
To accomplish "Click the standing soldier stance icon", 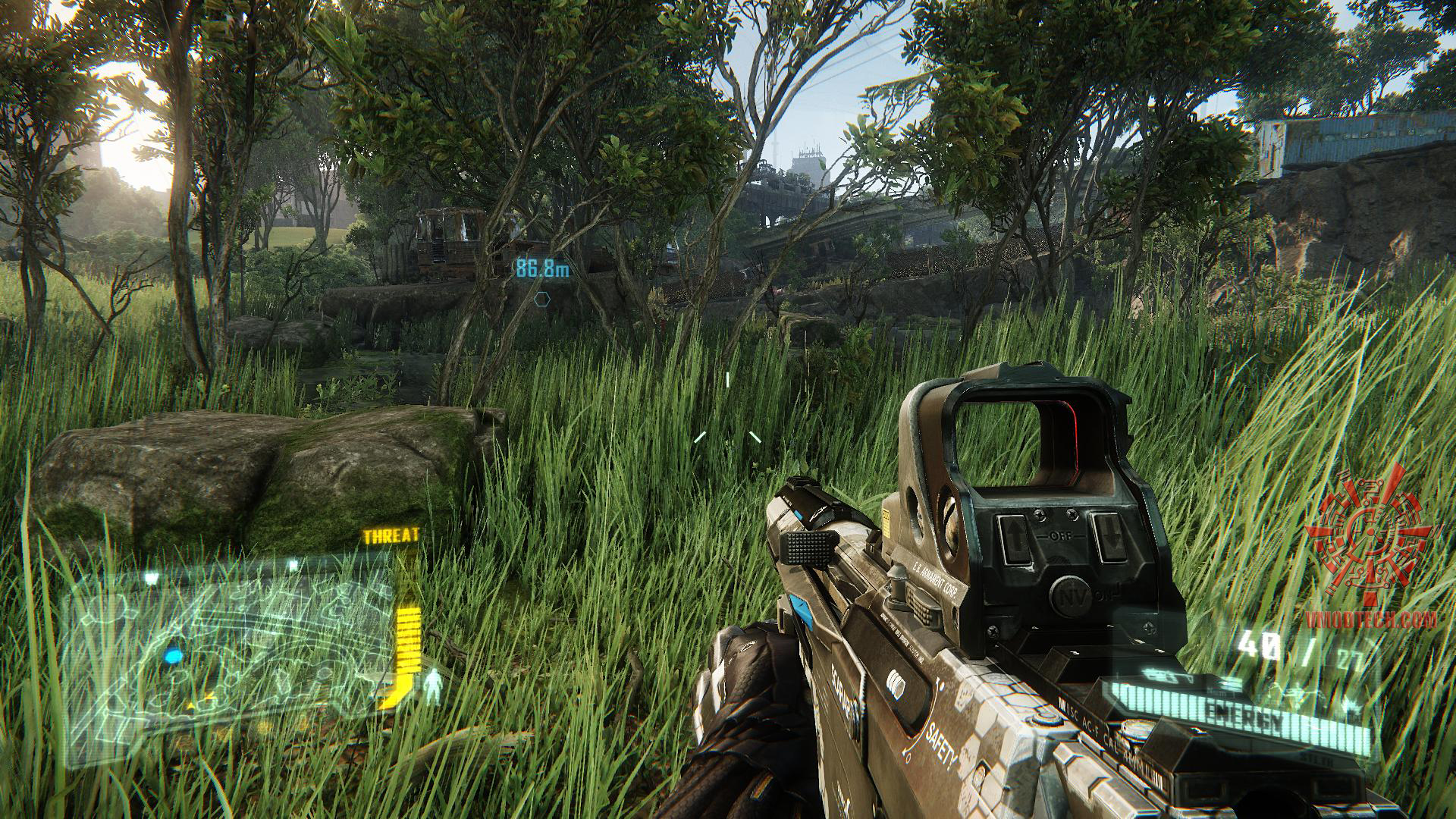I will (434, 687).
